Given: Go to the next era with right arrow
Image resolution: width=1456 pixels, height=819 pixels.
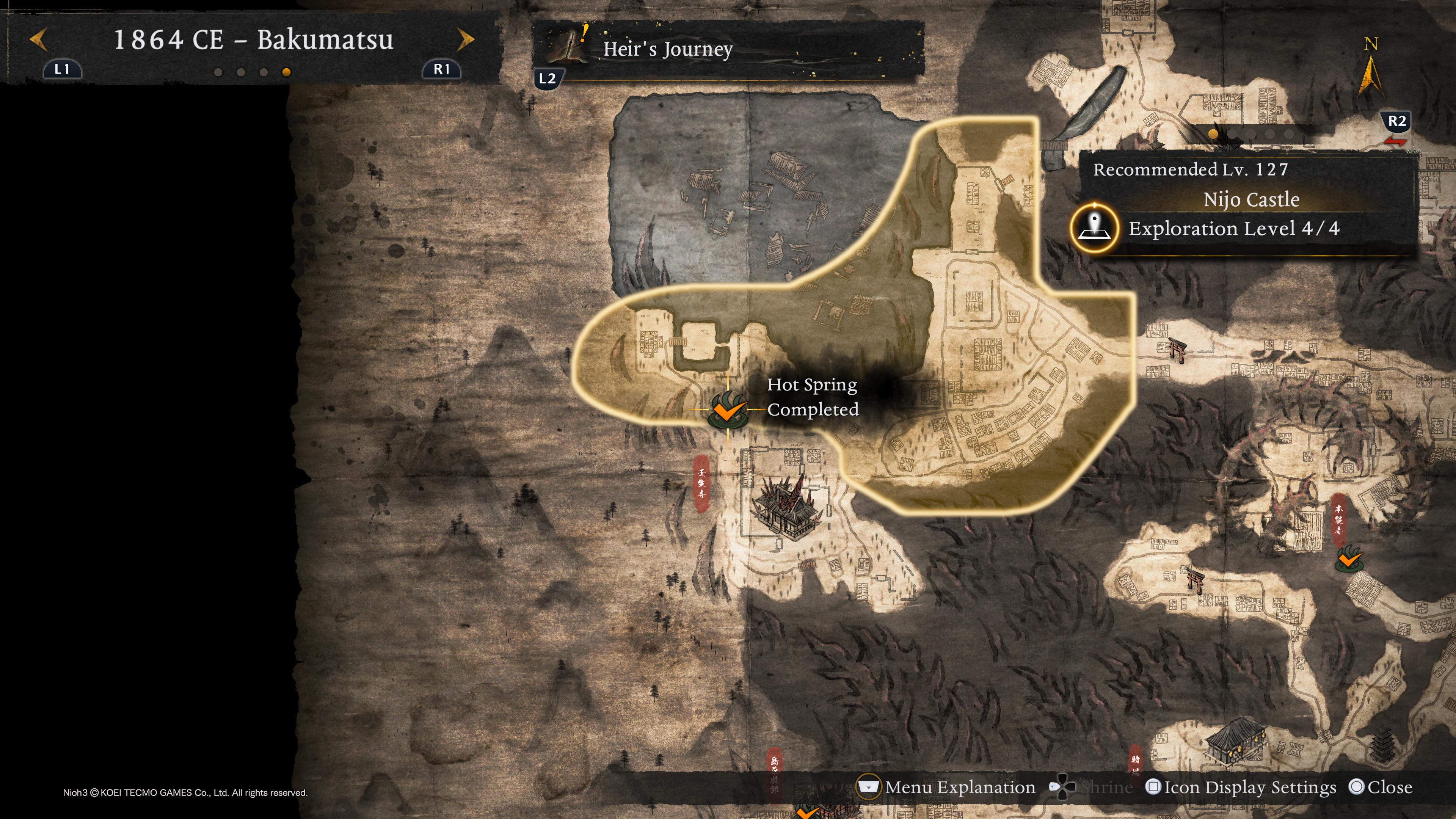Looking at the screenshot, I should [x=465, y=39].
